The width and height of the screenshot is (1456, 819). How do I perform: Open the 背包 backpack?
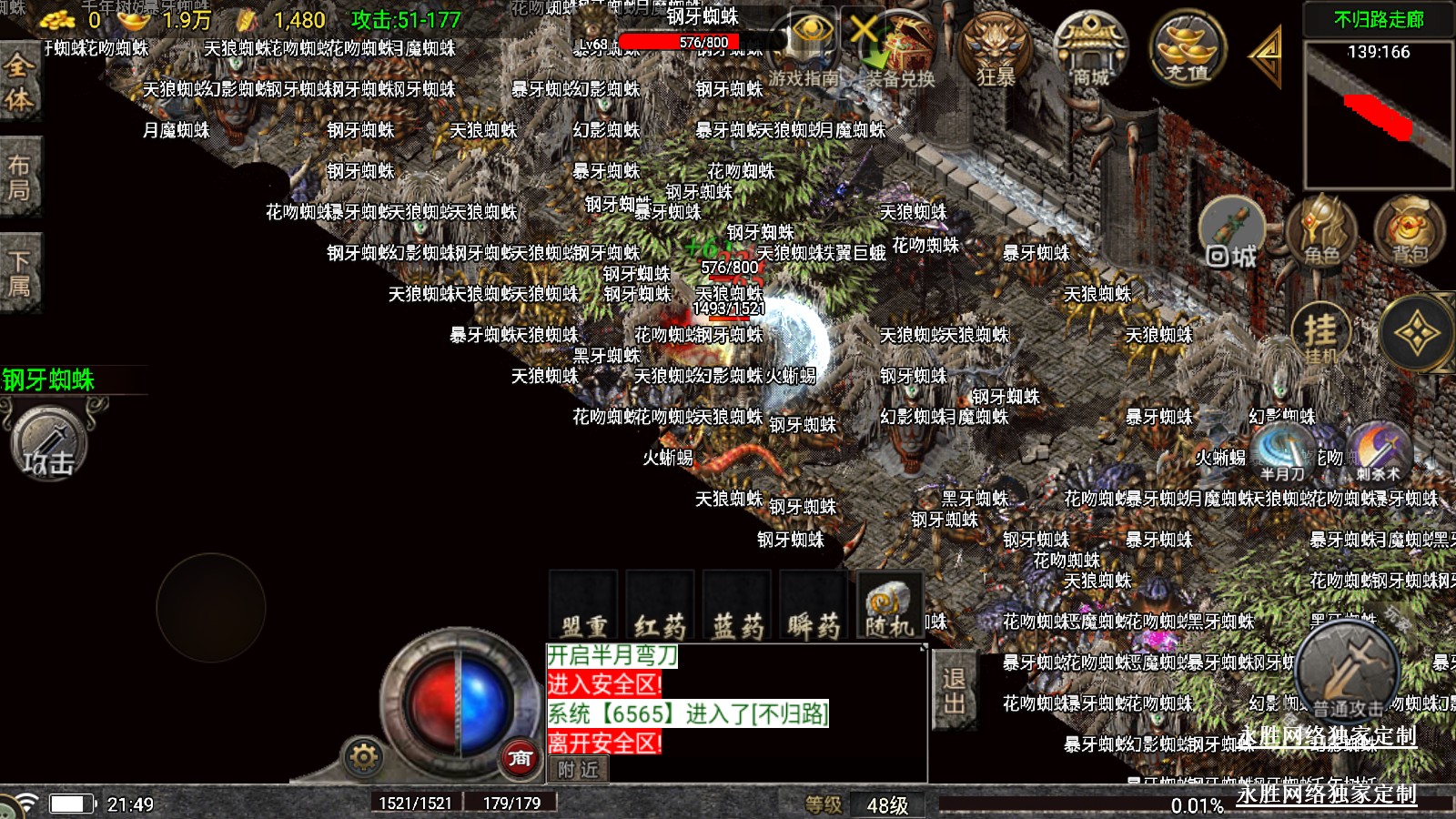[1410, 232]
